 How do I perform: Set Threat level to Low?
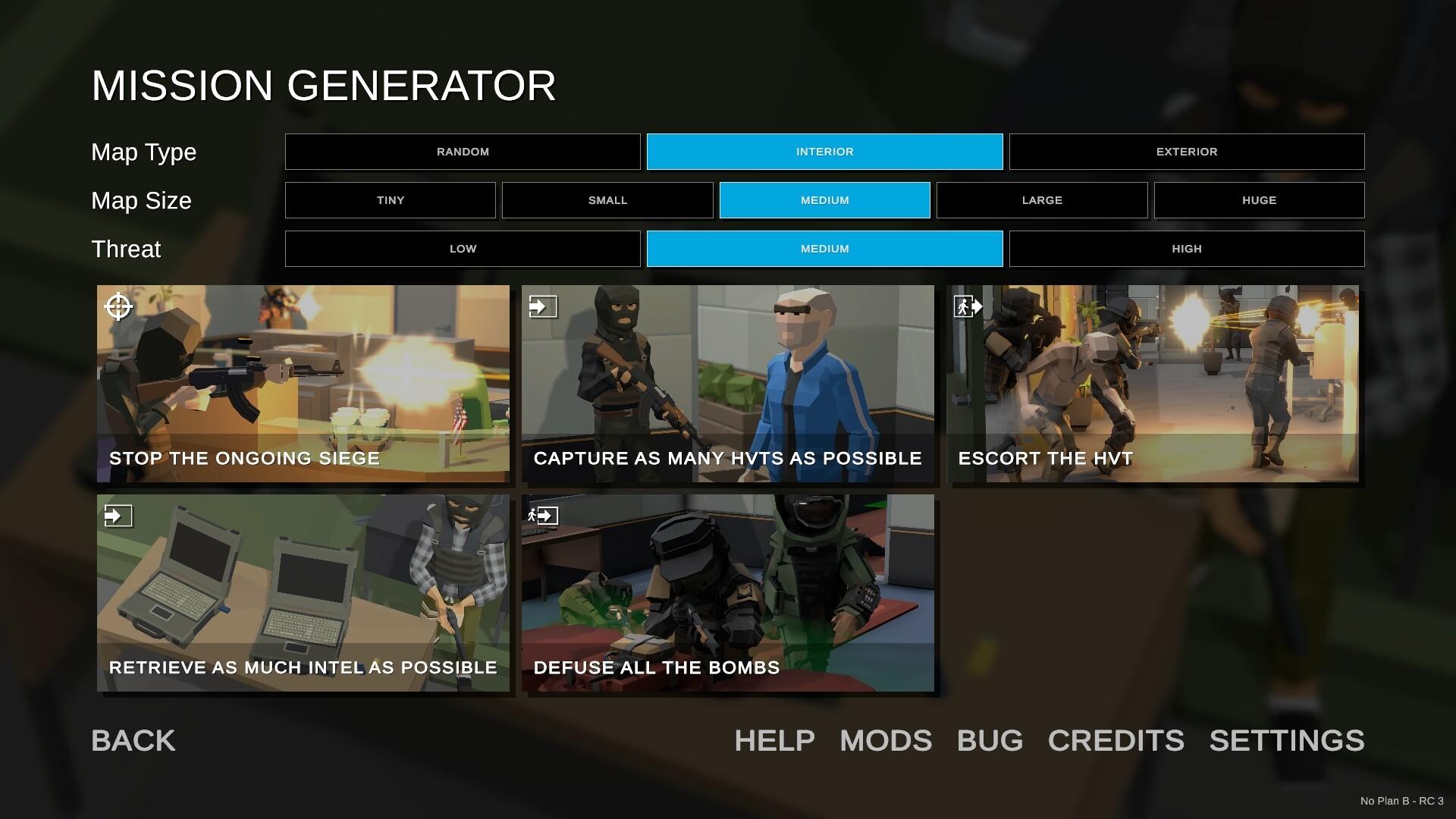coord(463,248)
